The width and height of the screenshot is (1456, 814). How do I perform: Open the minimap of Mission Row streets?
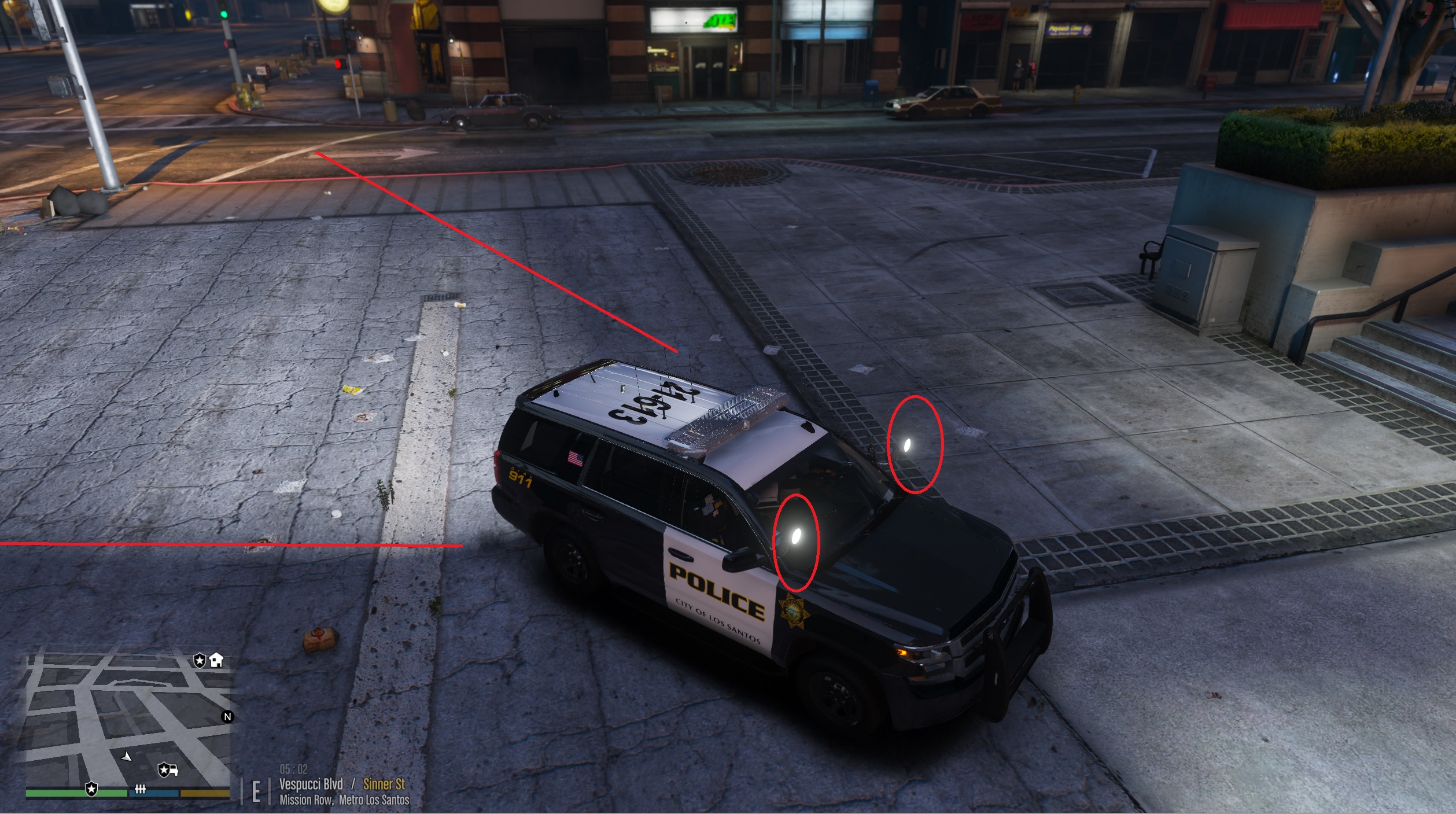[127, 720]
